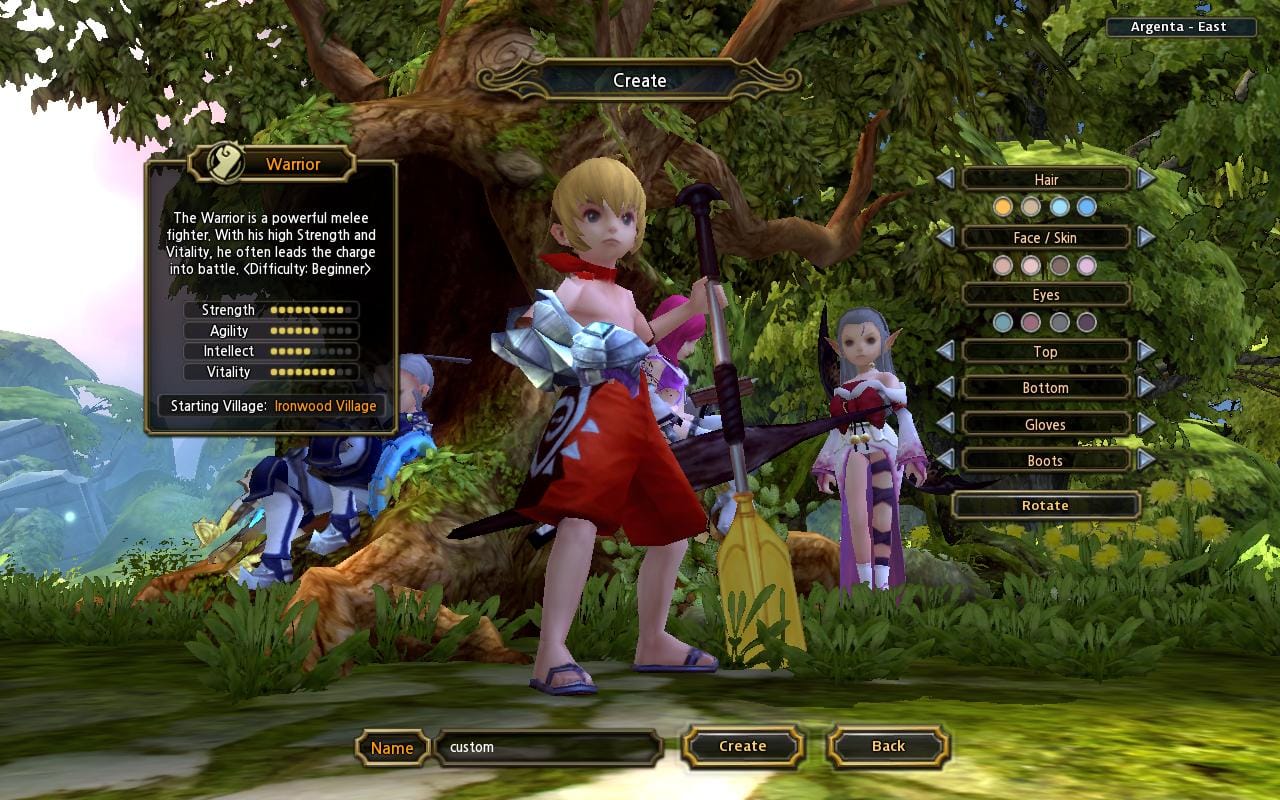Open the Eyes customization category
This screenshot has height=800, width=1280.
click(1045, 295)
